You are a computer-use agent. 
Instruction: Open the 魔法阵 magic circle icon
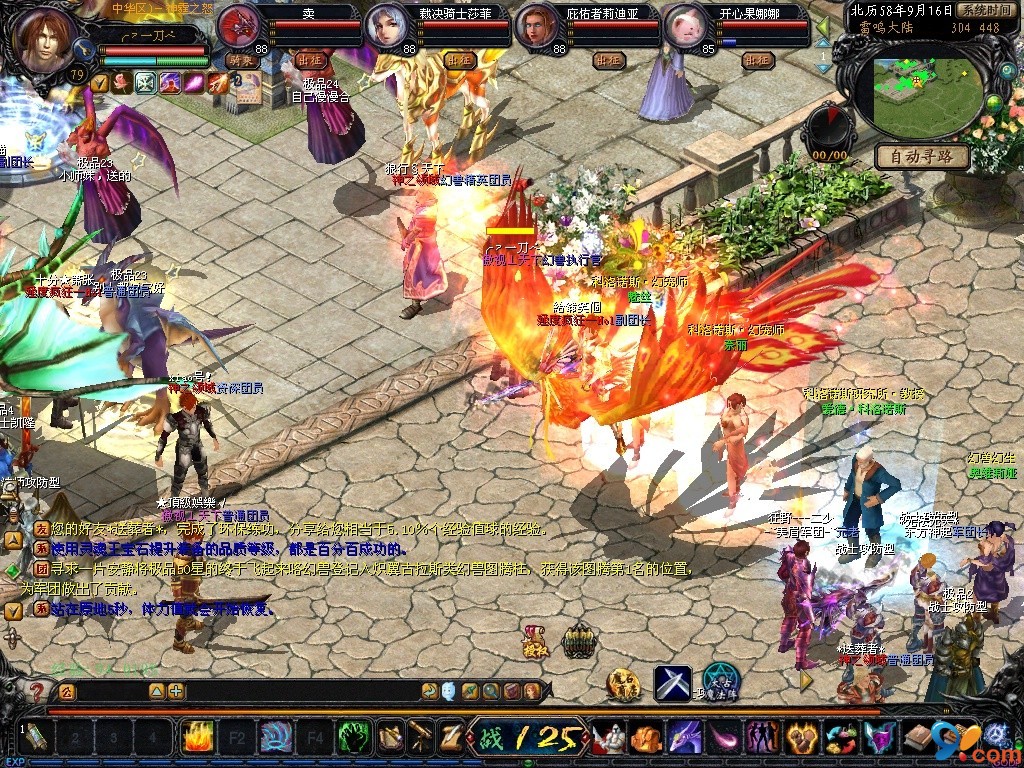point(720,681)
